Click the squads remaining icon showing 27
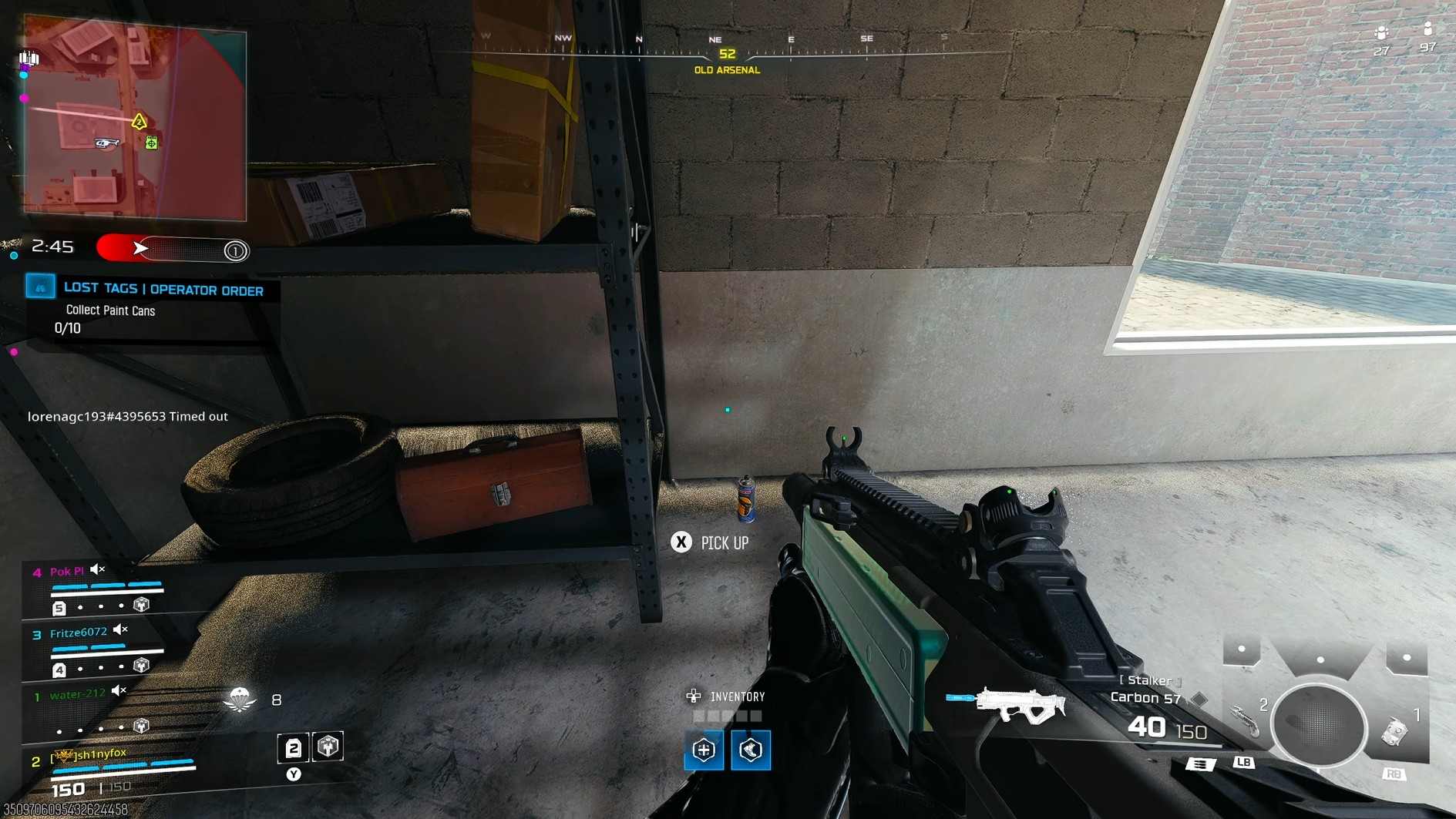This screenshot has width=1456, height=819. 1380,35
